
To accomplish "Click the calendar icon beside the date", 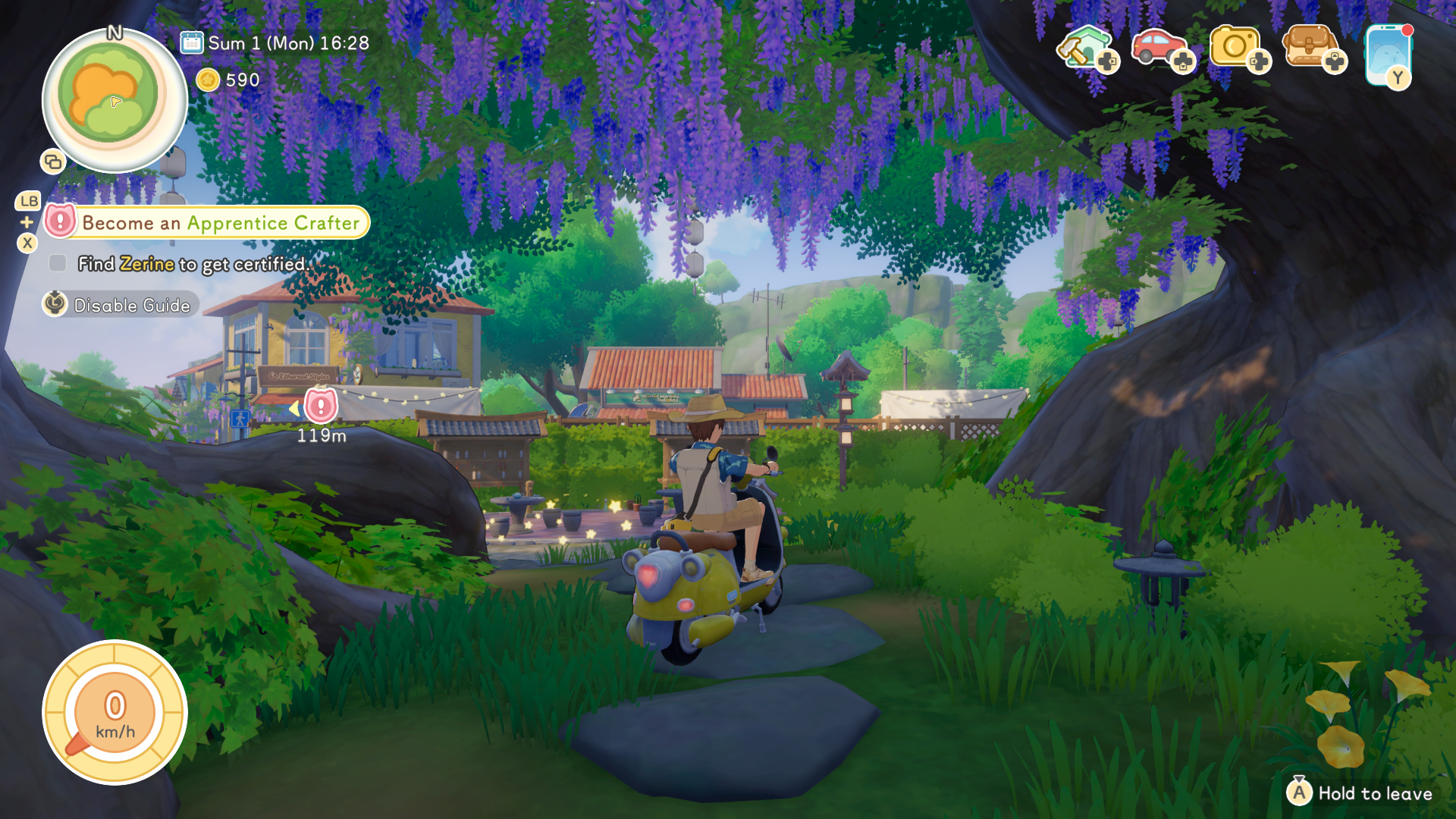I will [190, 43].
